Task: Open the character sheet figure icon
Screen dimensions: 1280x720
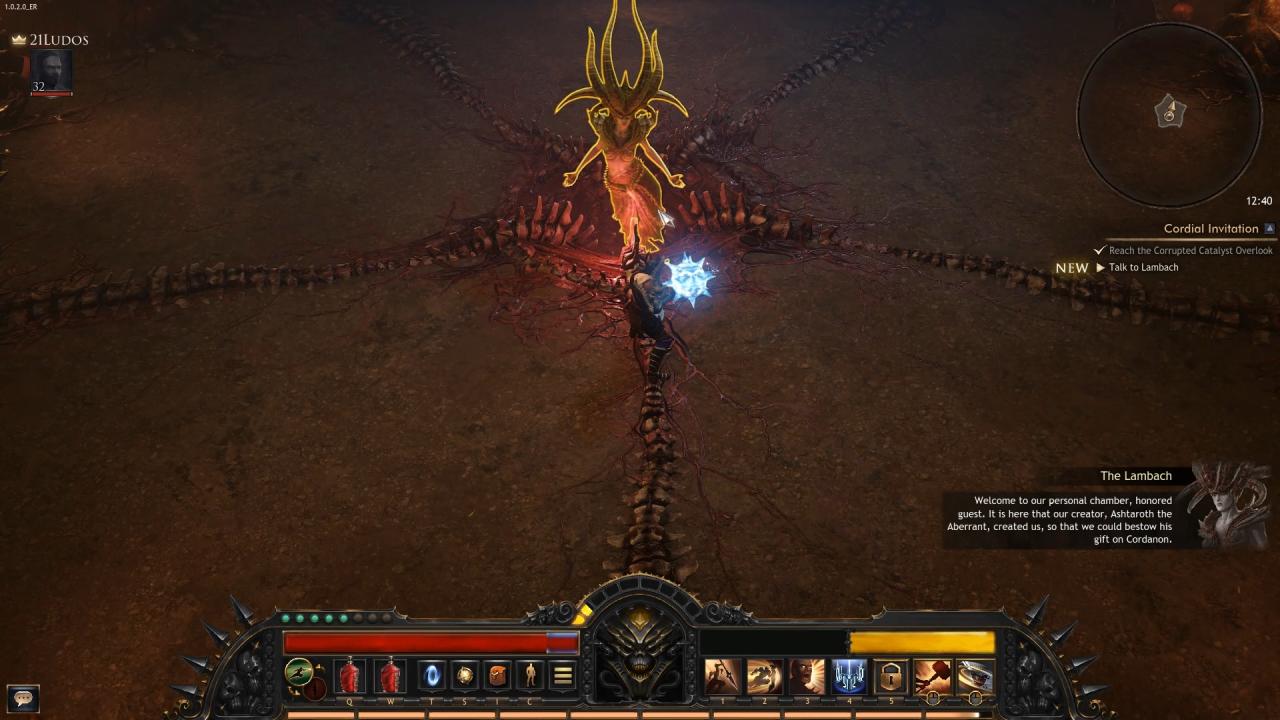Action: click(530, 676)
